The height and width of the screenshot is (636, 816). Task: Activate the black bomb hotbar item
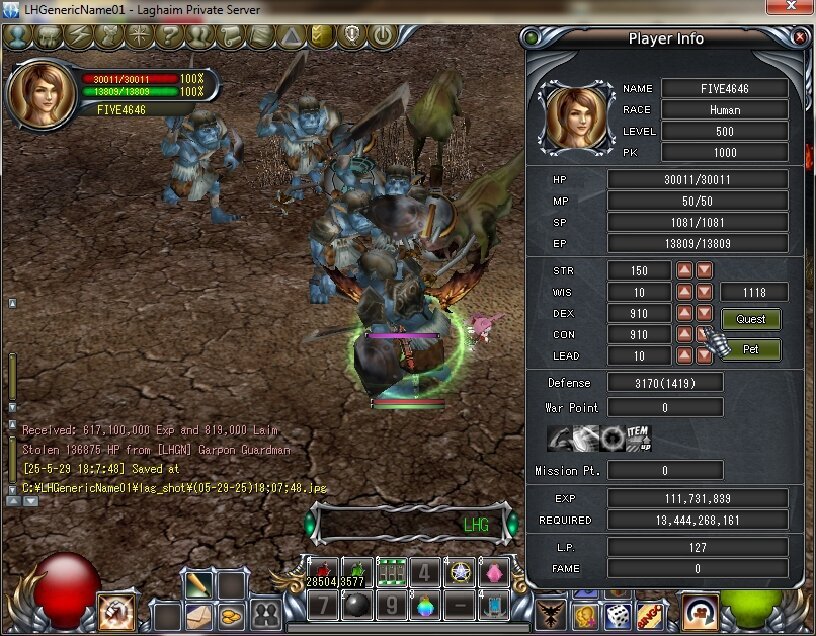(356, 605)
